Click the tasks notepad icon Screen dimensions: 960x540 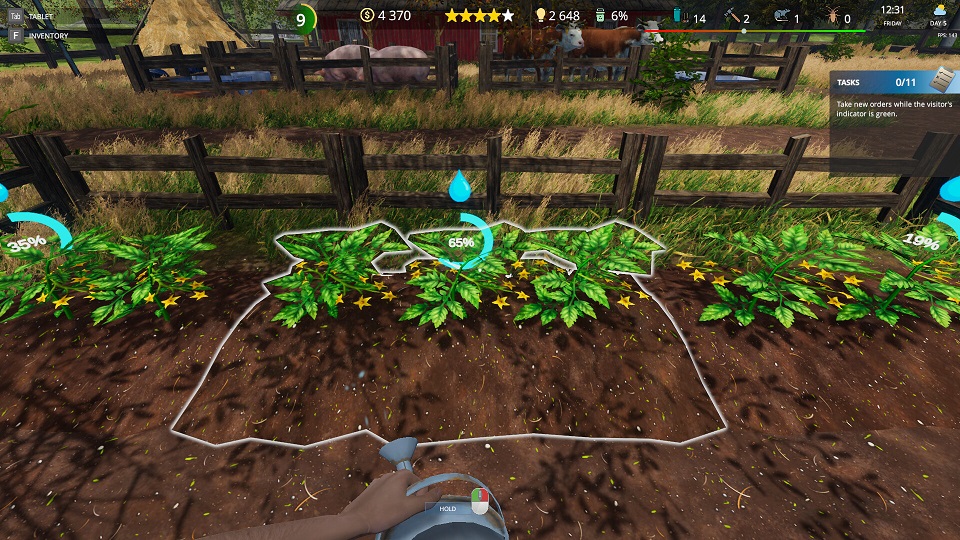(x=942, y=80)
